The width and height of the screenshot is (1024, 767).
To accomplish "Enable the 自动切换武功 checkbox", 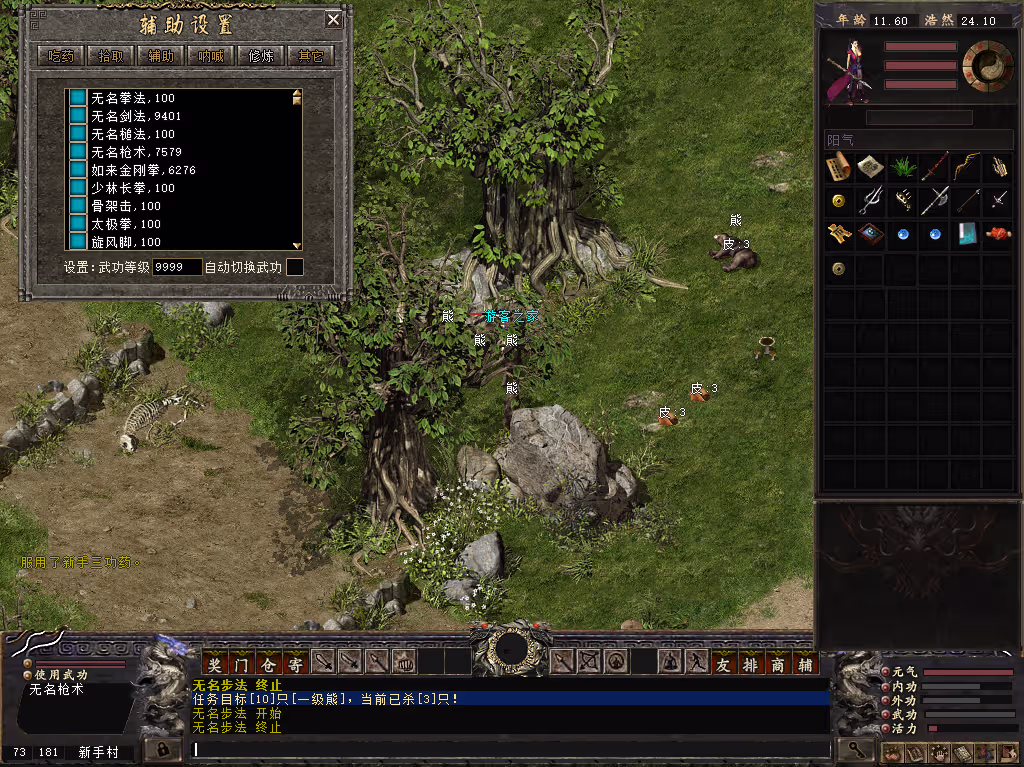I will [295, 267].
